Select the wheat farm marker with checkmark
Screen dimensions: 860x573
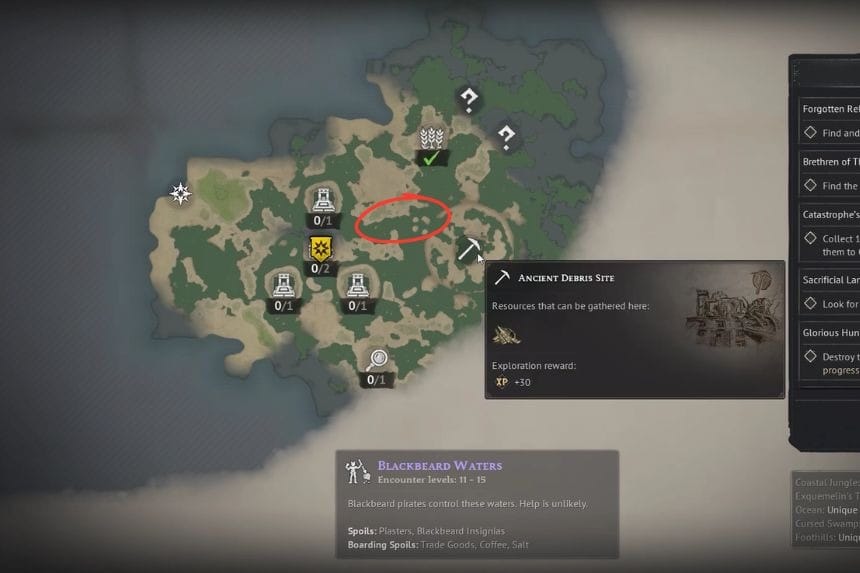[432, 140]
